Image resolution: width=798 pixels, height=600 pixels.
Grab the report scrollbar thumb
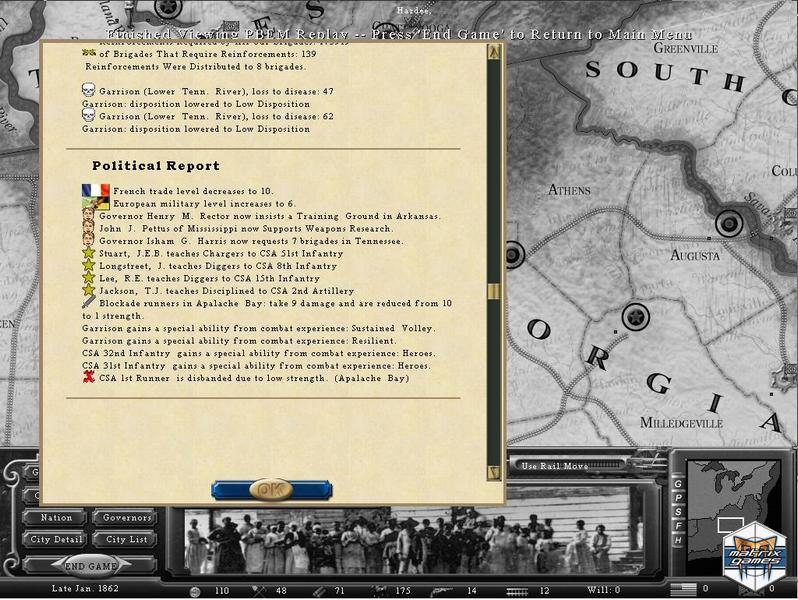click(493, 292)
